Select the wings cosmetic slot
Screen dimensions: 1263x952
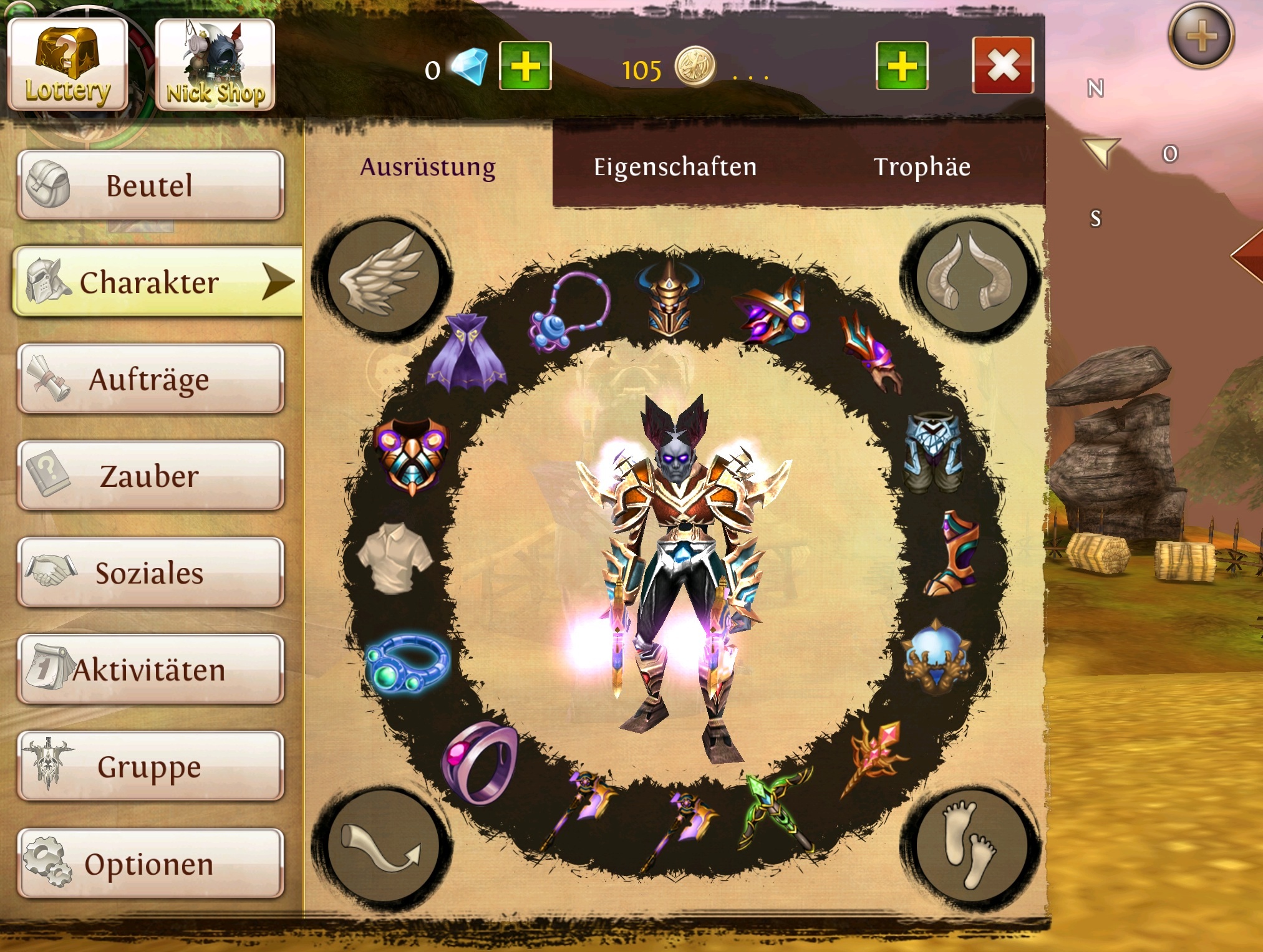[382, 276]
